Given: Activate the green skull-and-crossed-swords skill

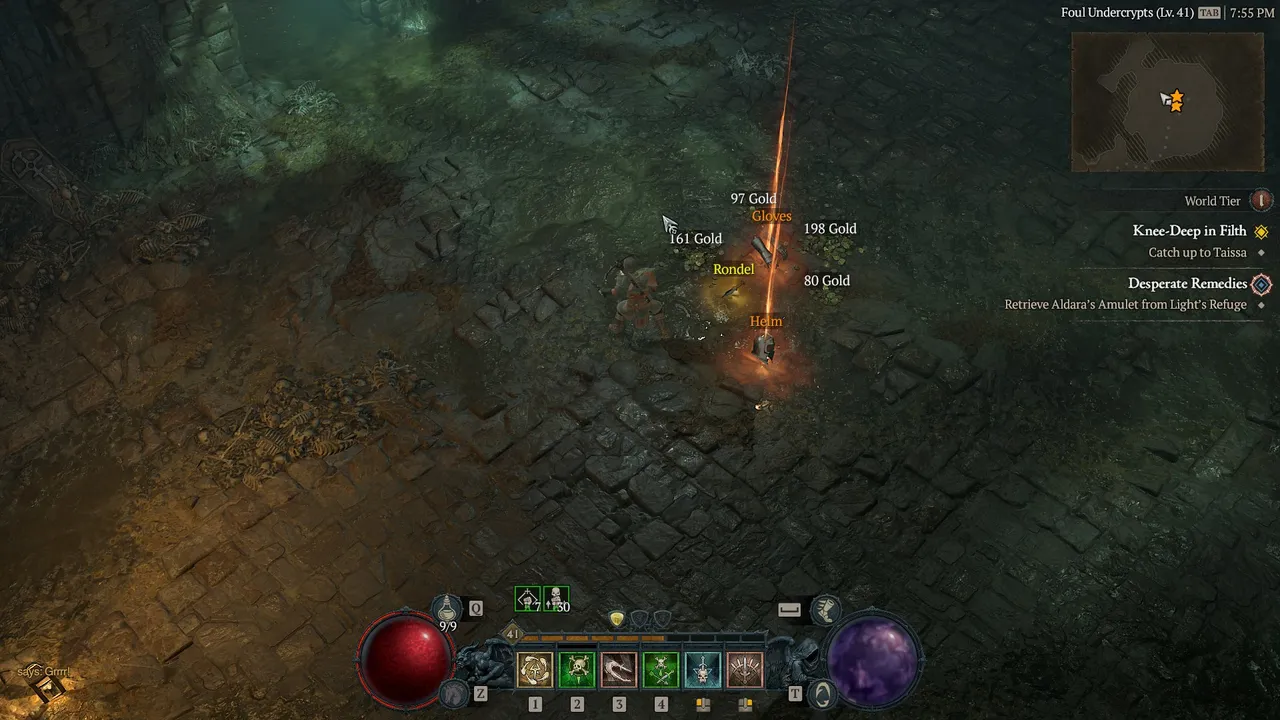Looking at the screenshot, I should pos(661,670).
